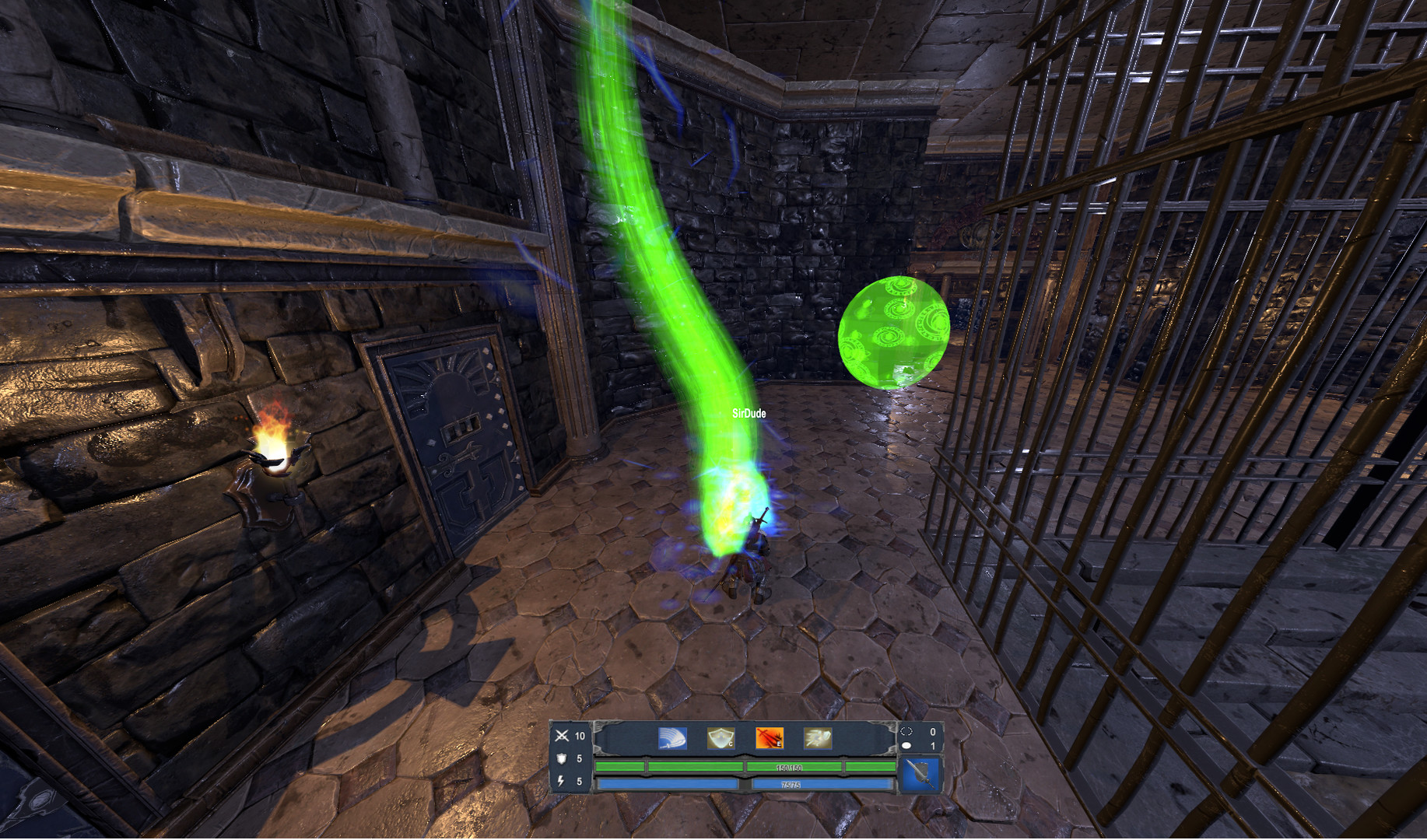Open the equipped sword and shield slot

tap(923, 774)
